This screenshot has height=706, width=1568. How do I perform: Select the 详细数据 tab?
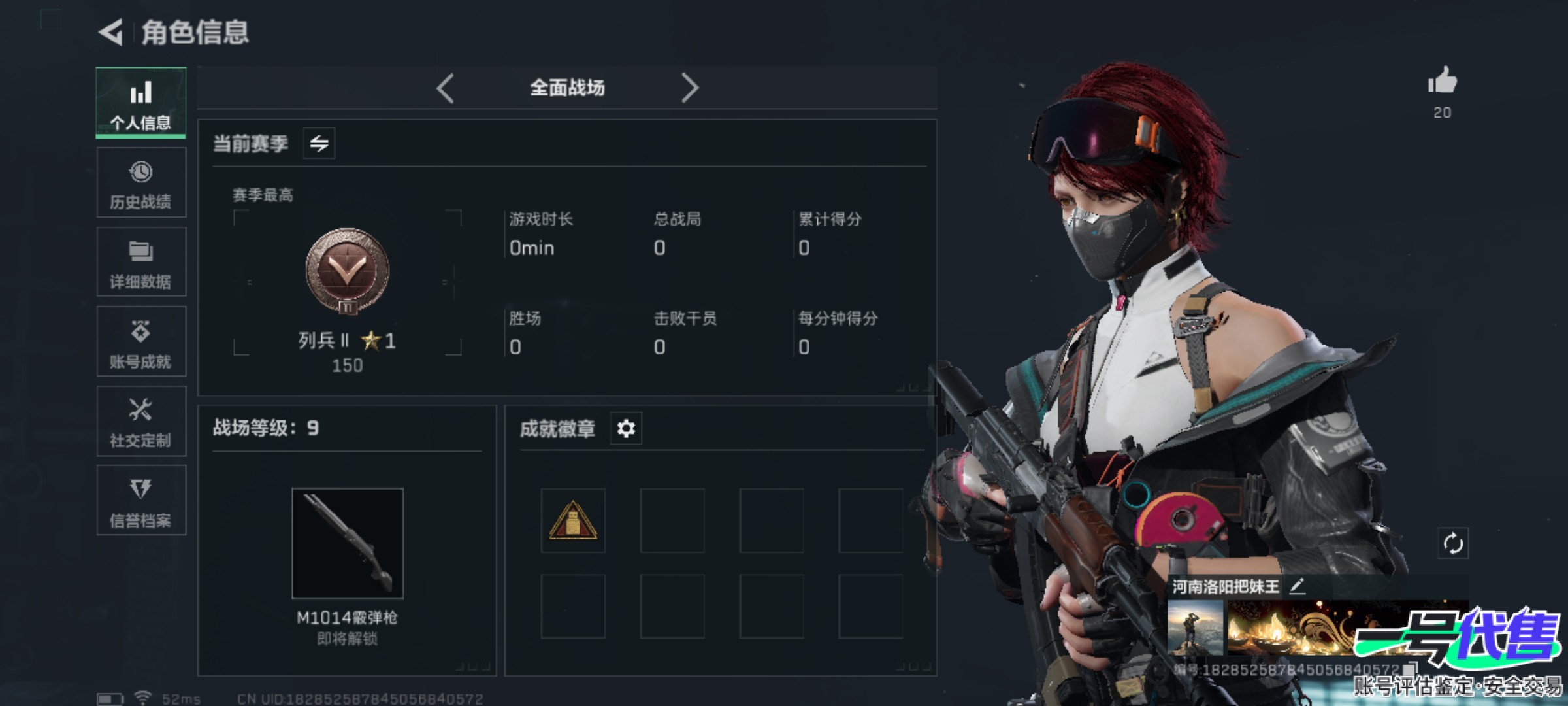click(141, 263)
